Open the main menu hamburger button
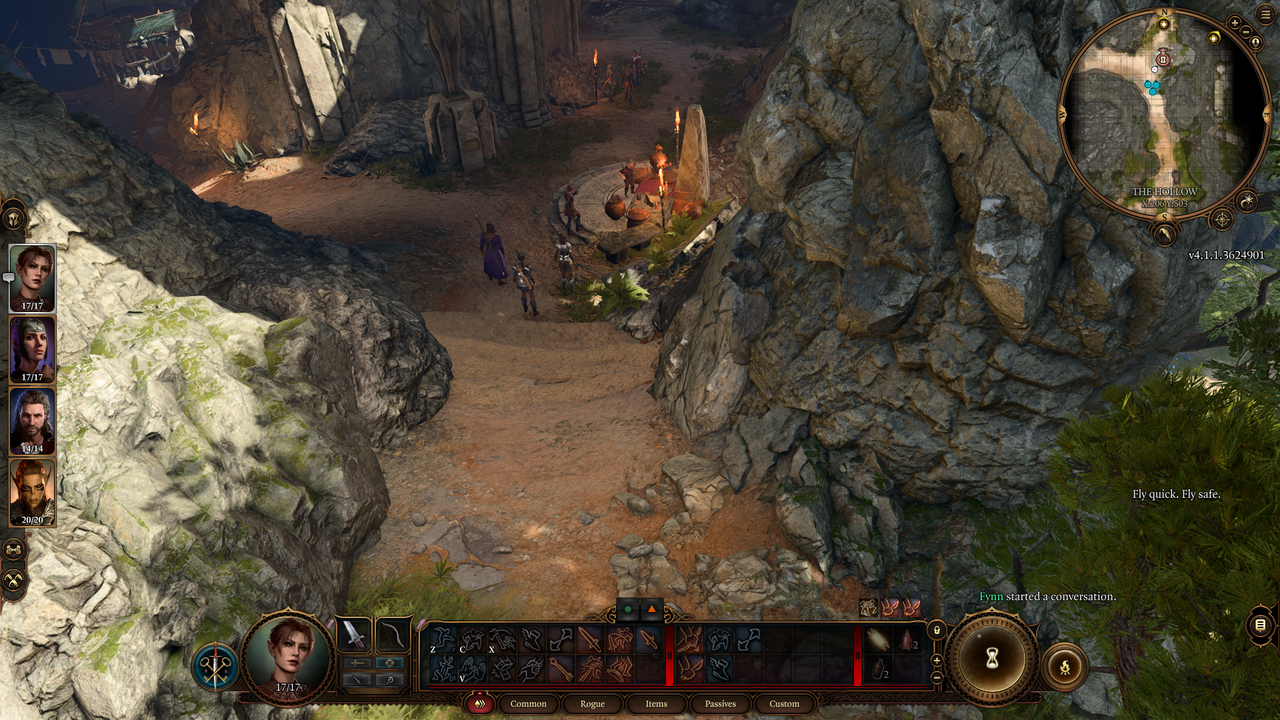 1266,13
